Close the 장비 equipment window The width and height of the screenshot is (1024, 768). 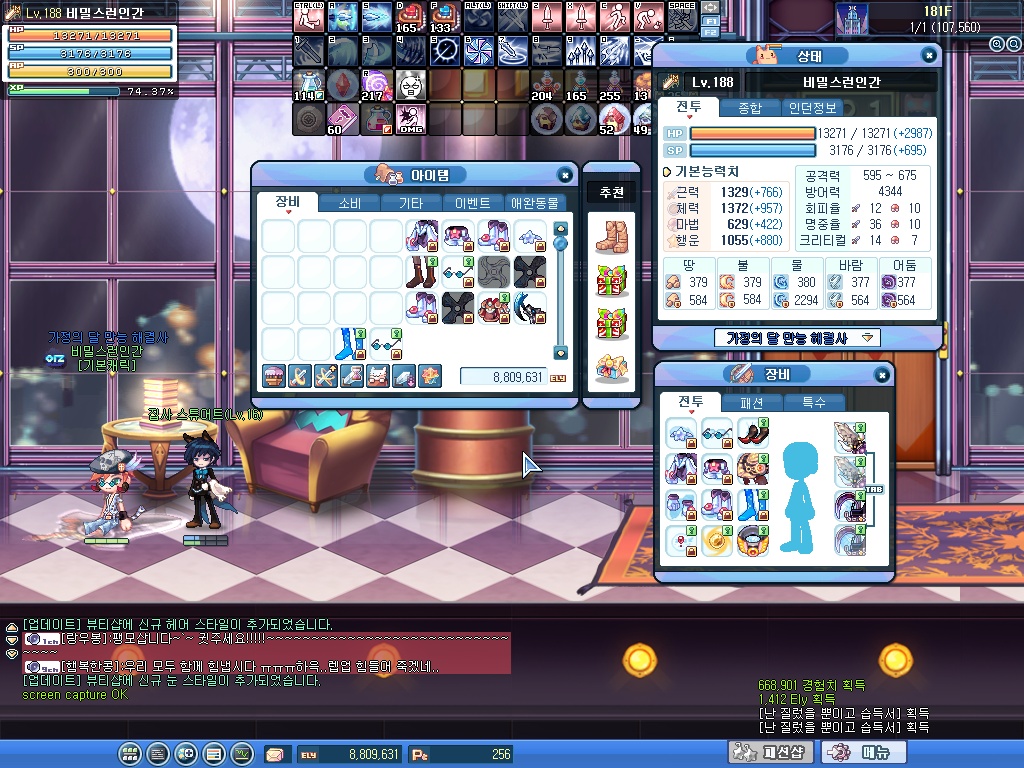[x=882, y=375]
